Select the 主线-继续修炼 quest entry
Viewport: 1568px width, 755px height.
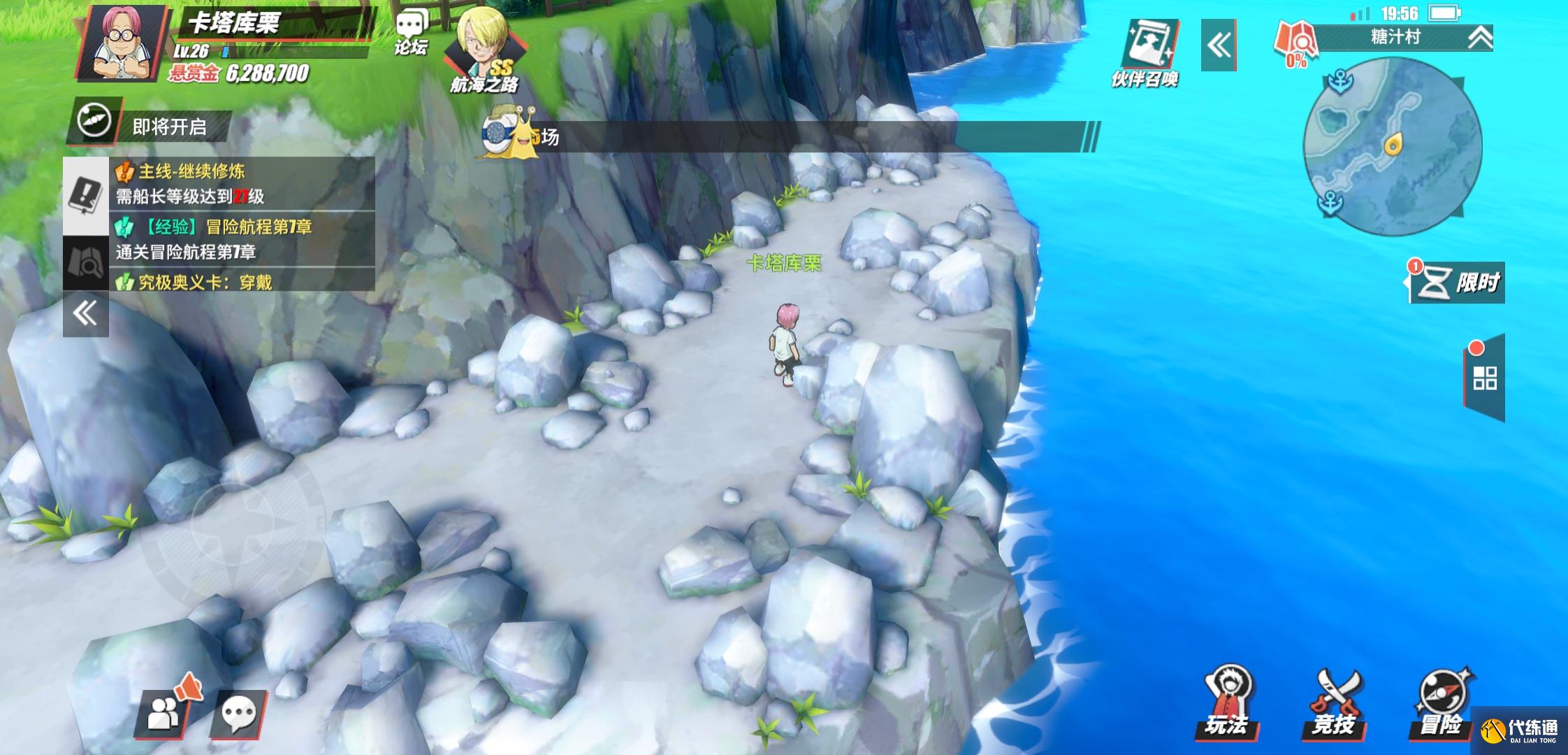[x=241, y=183]
